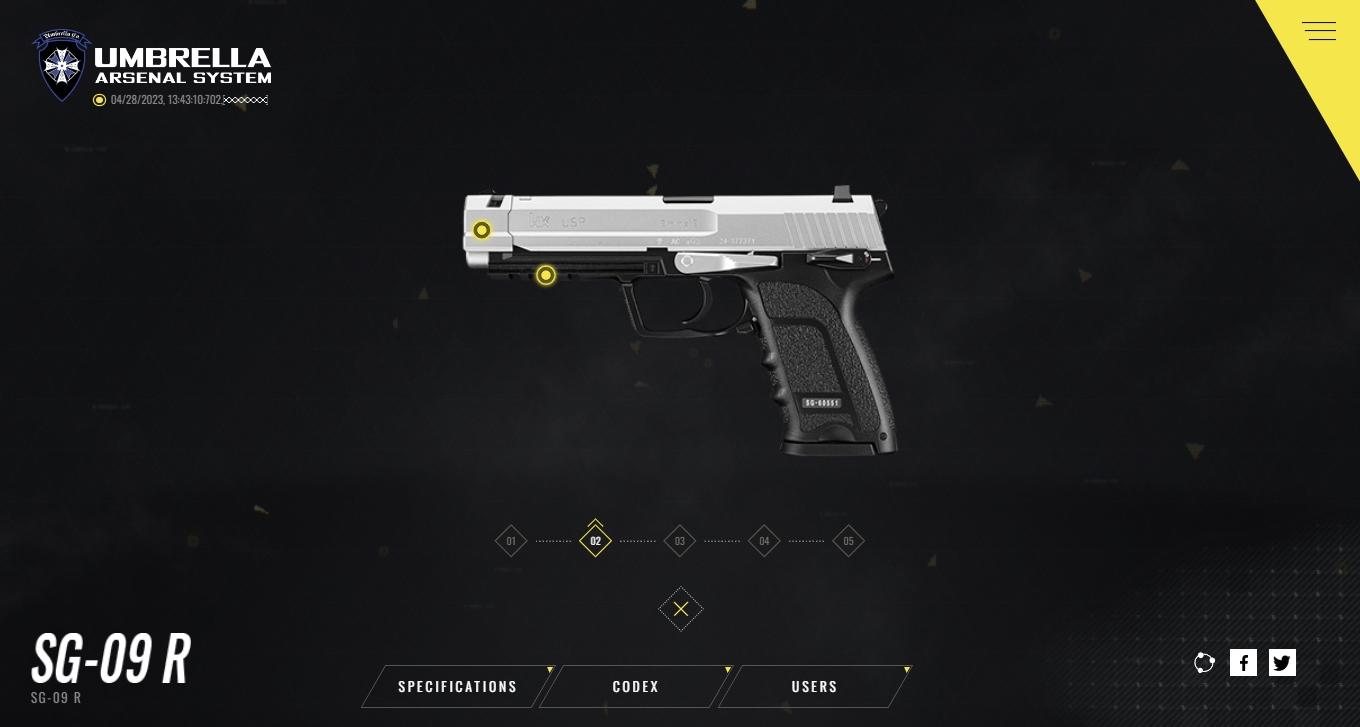Inspect the yellow hotspot on the rail
The width and height of the screenshot is (1360, 727).
click(545, 275)
